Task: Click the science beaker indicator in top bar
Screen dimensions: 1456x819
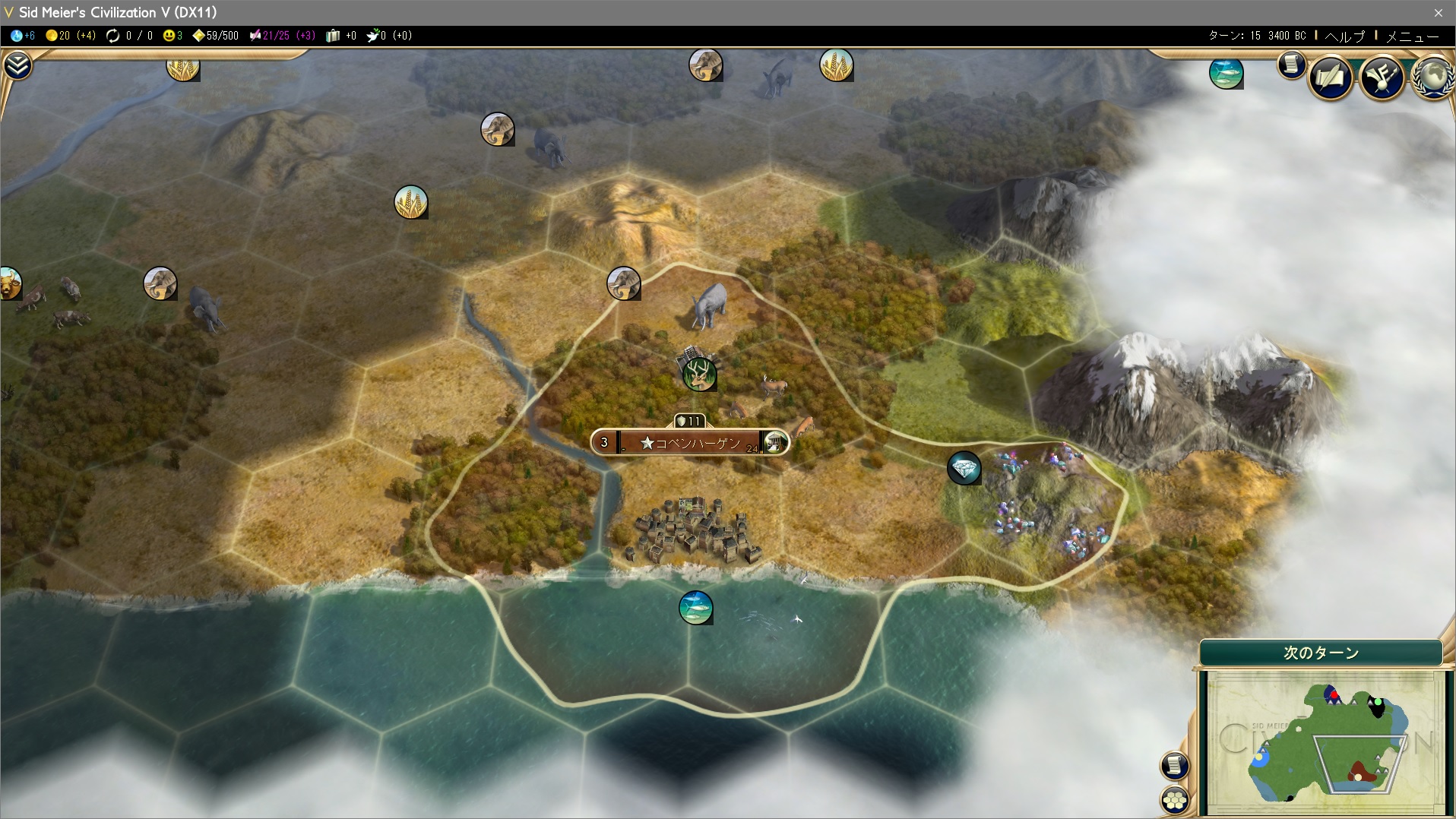Action: coord(23,36)
